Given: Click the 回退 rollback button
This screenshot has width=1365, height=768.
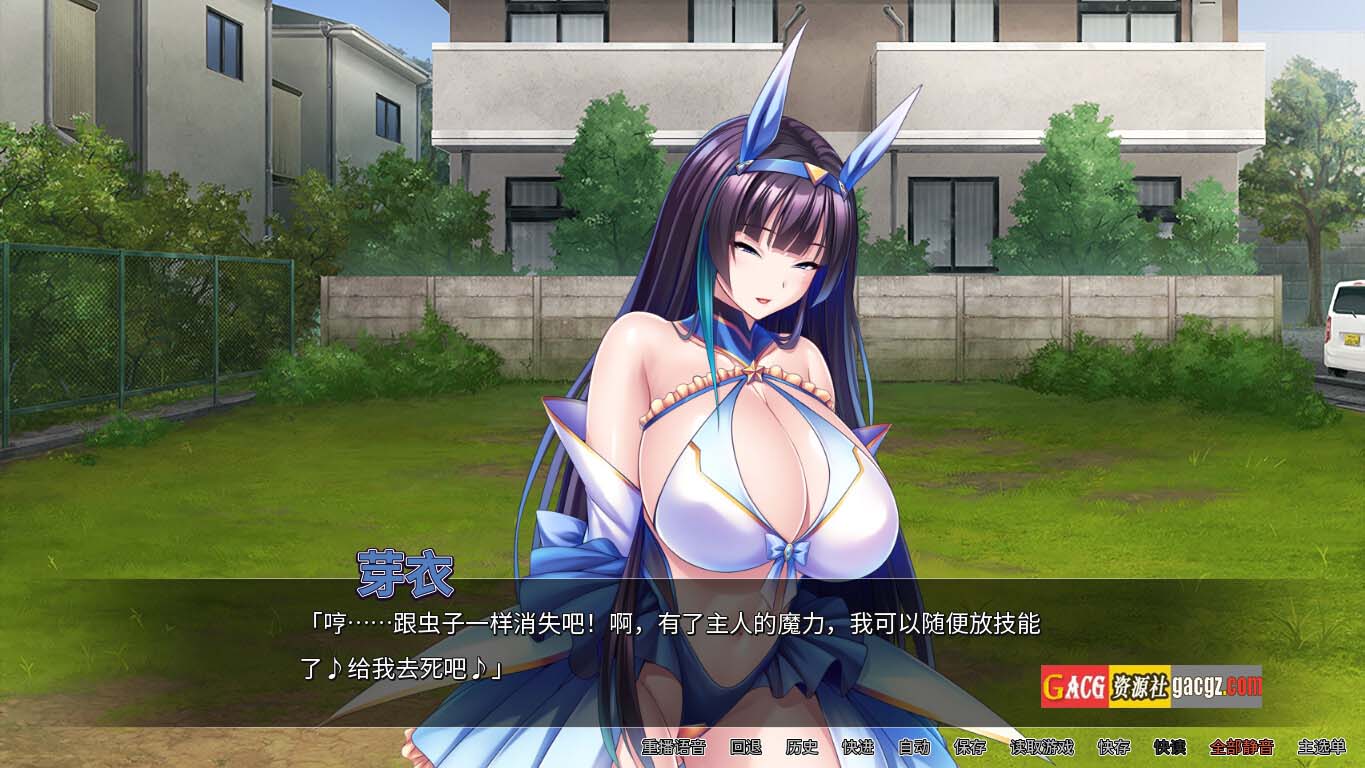Looking at the screenshot, I should (746, 747).
